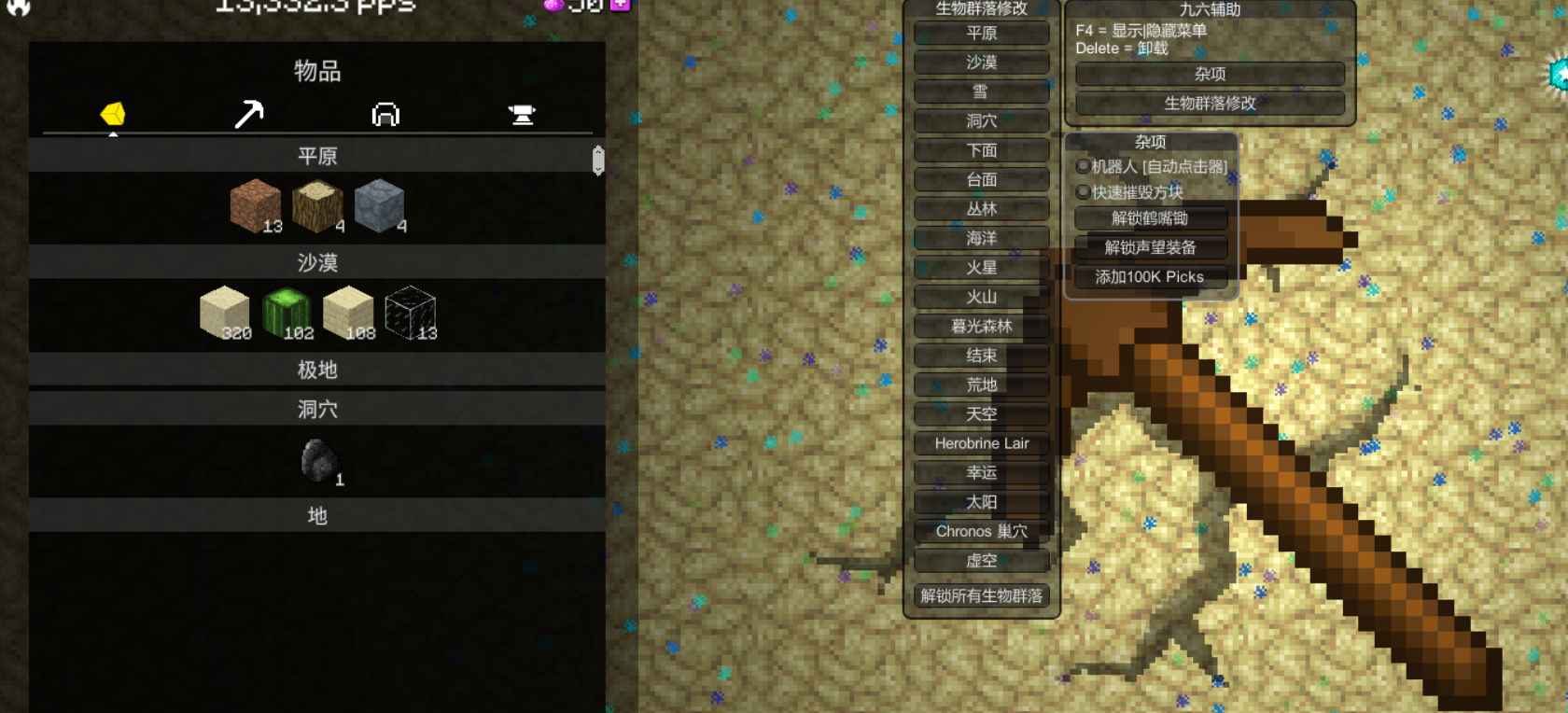Screen dimensions: 1568x713
Task: Collapse the 平原 item section
Action: click(x=317, y=156)
